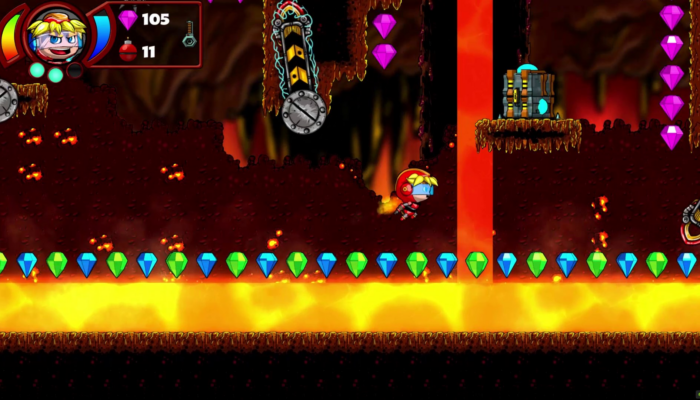Select the red bomb icon
Viewport: 700px width, 400px height.
[x=128, y=51]
